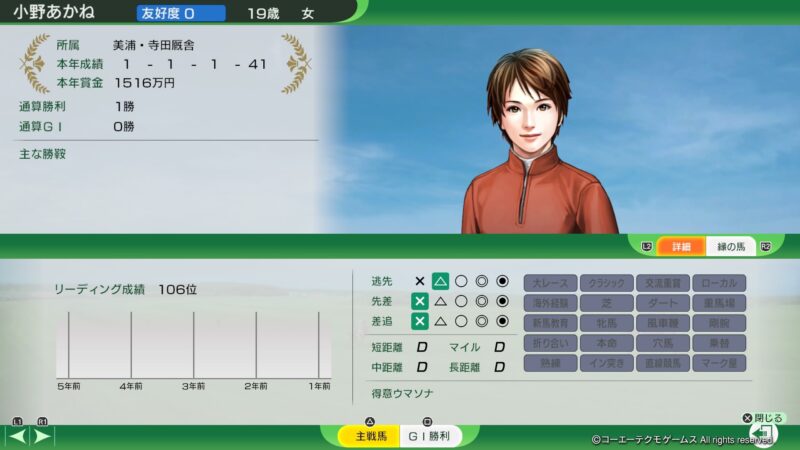Choose the ローカル trait tile
The width and height of the screenshot is (800, 450).
[x=719, y=283]
